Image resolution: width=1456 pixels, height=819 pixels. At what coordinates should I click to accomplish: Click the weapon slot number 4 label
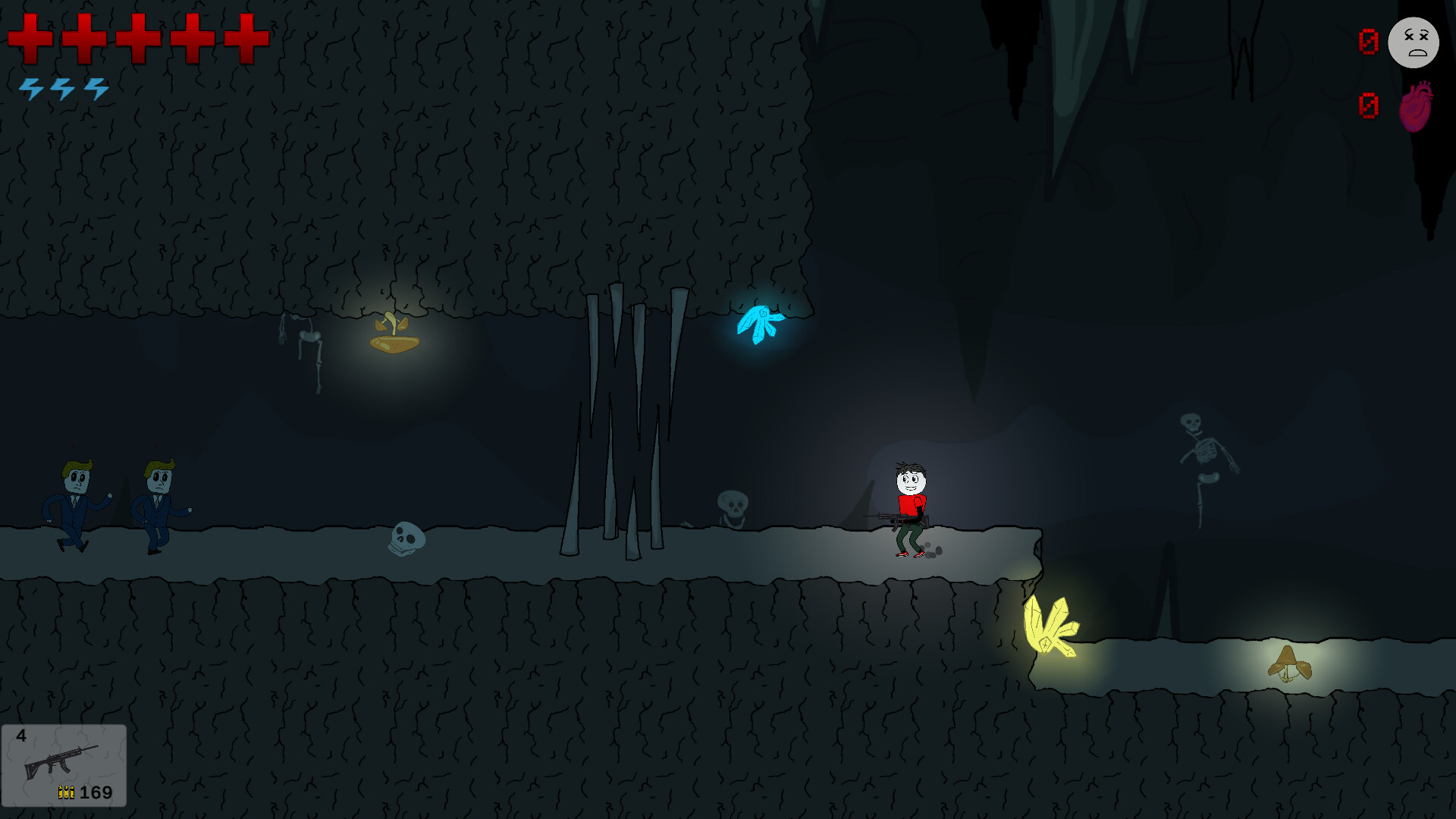tap(20, 735)
